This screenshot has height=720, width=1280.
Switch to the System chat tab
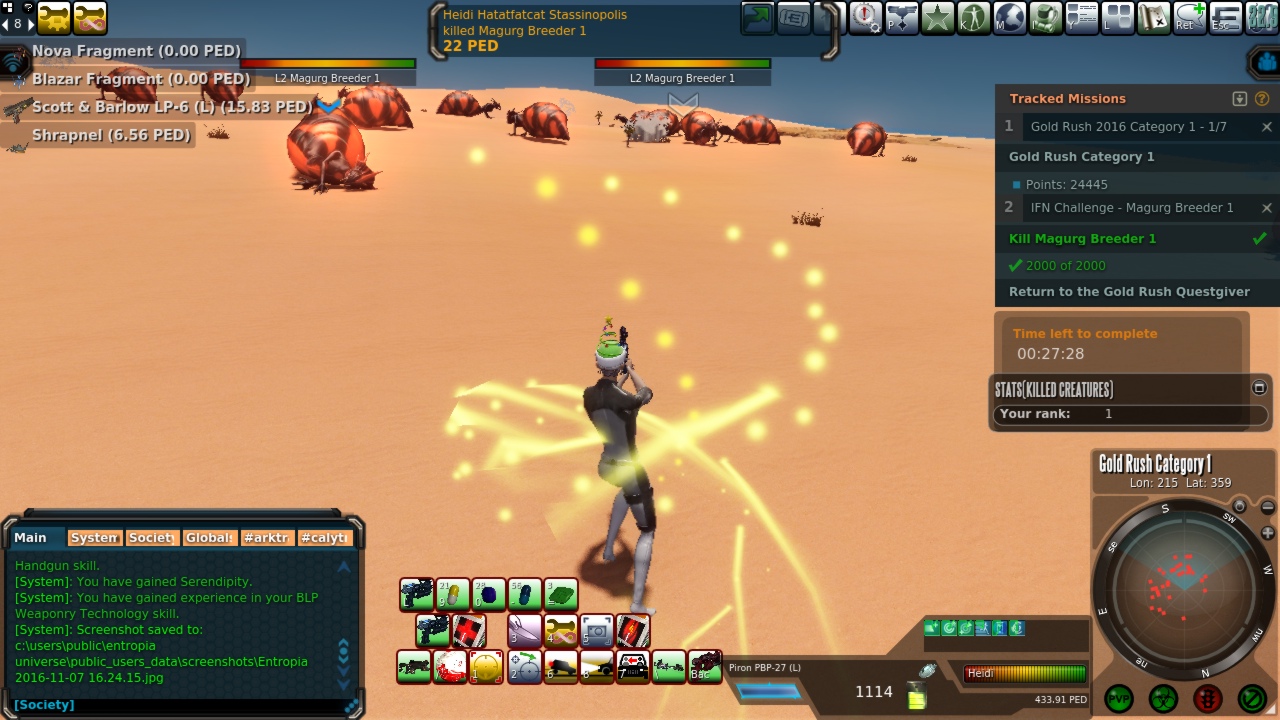(x=95, y=538)
